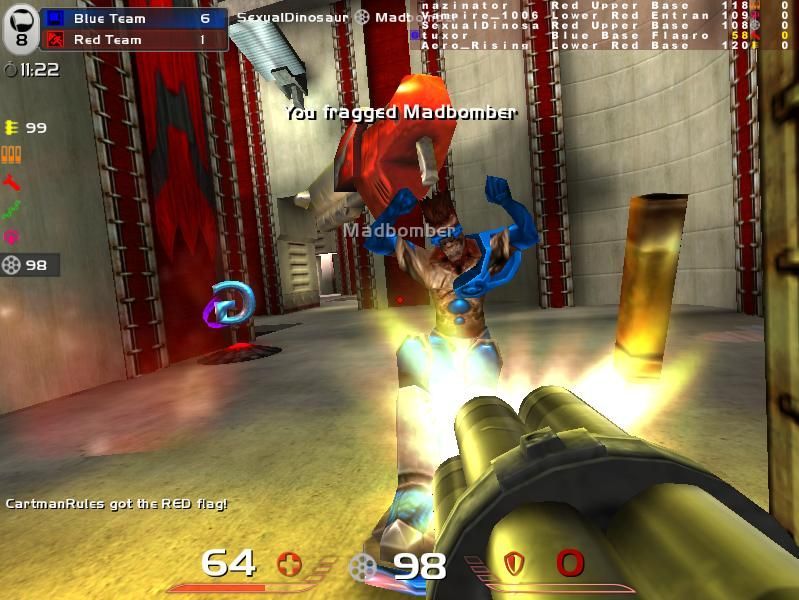Select the Red Team score row
The height and width of the screenshot is (600, 799).
click(133, 40)
